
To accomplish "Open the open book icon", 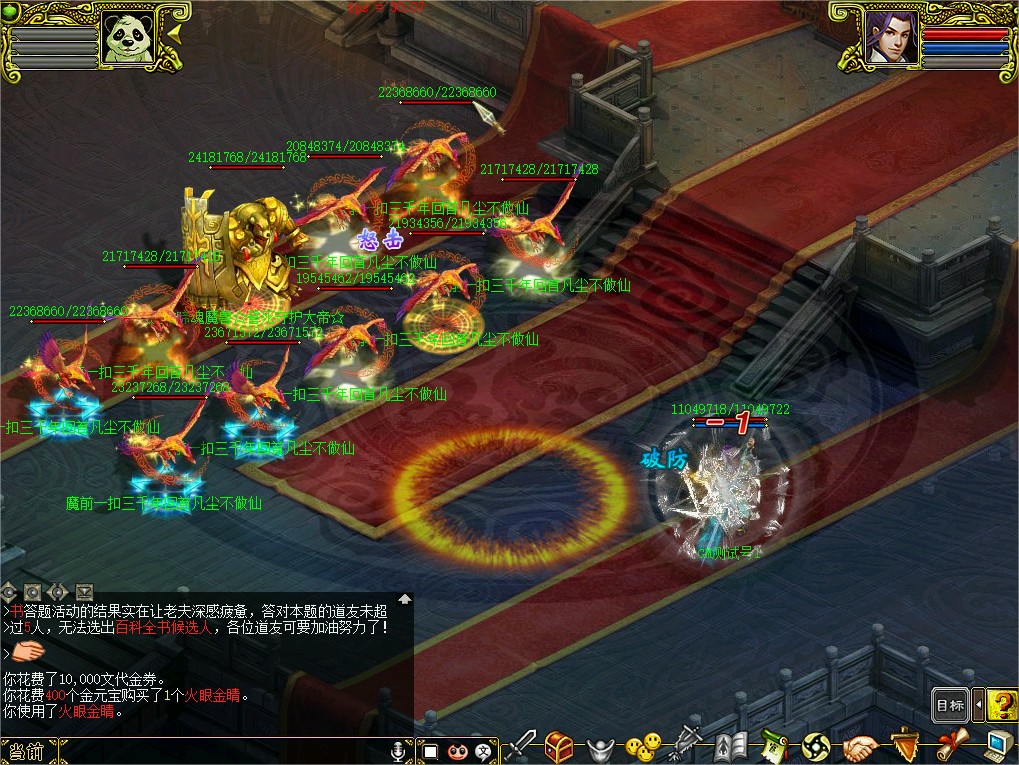I will pos(731,746).
